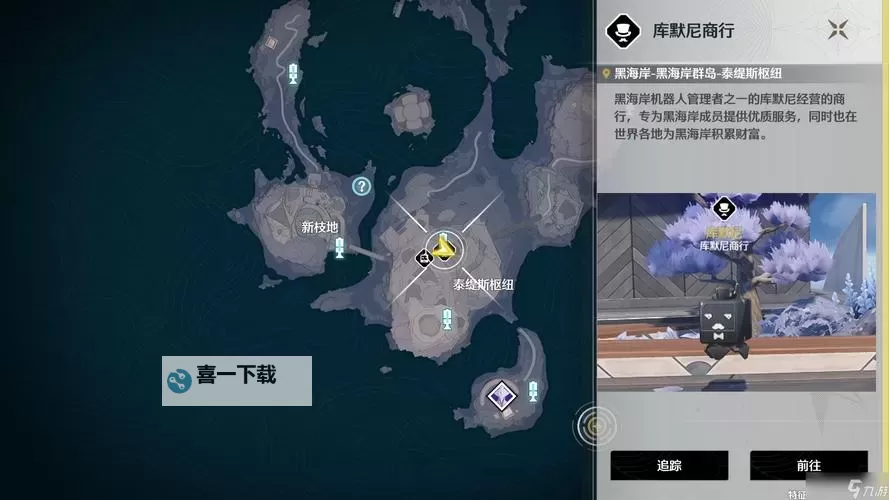This screenshot has width=889, height=500.
Task: Select the yellow marker inside the selection ring
Action: (443, 248)
